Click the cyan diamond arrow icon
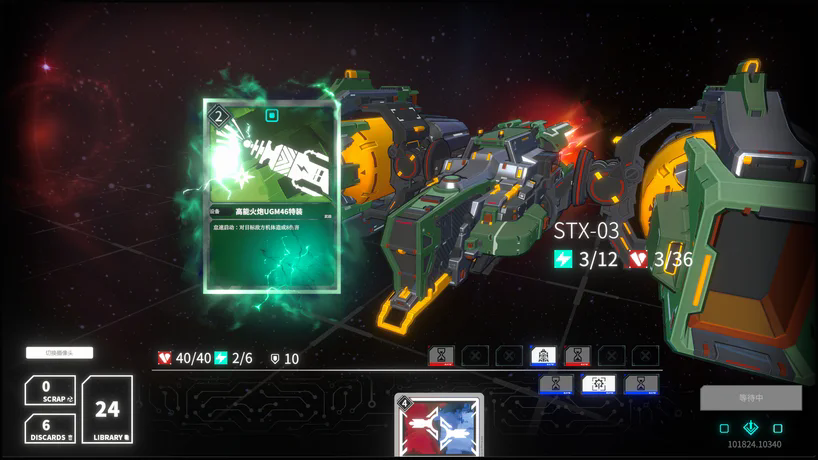The image size is (818, 460). [x=751, y=428]
